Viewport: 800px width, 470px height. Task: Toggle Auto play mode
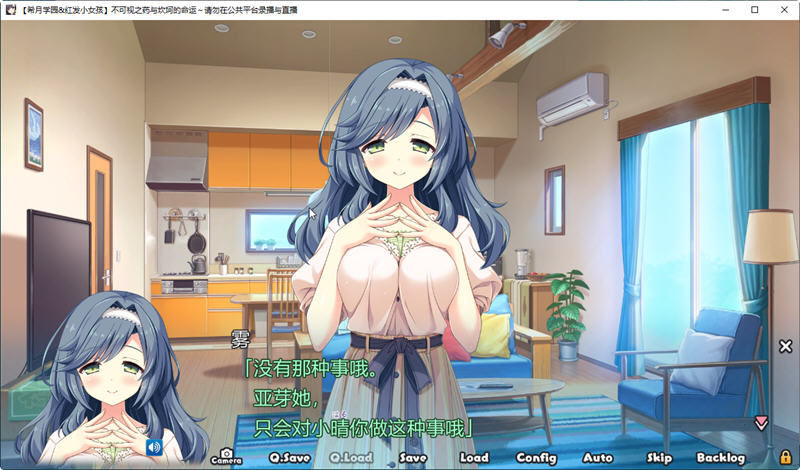point(598,457)
